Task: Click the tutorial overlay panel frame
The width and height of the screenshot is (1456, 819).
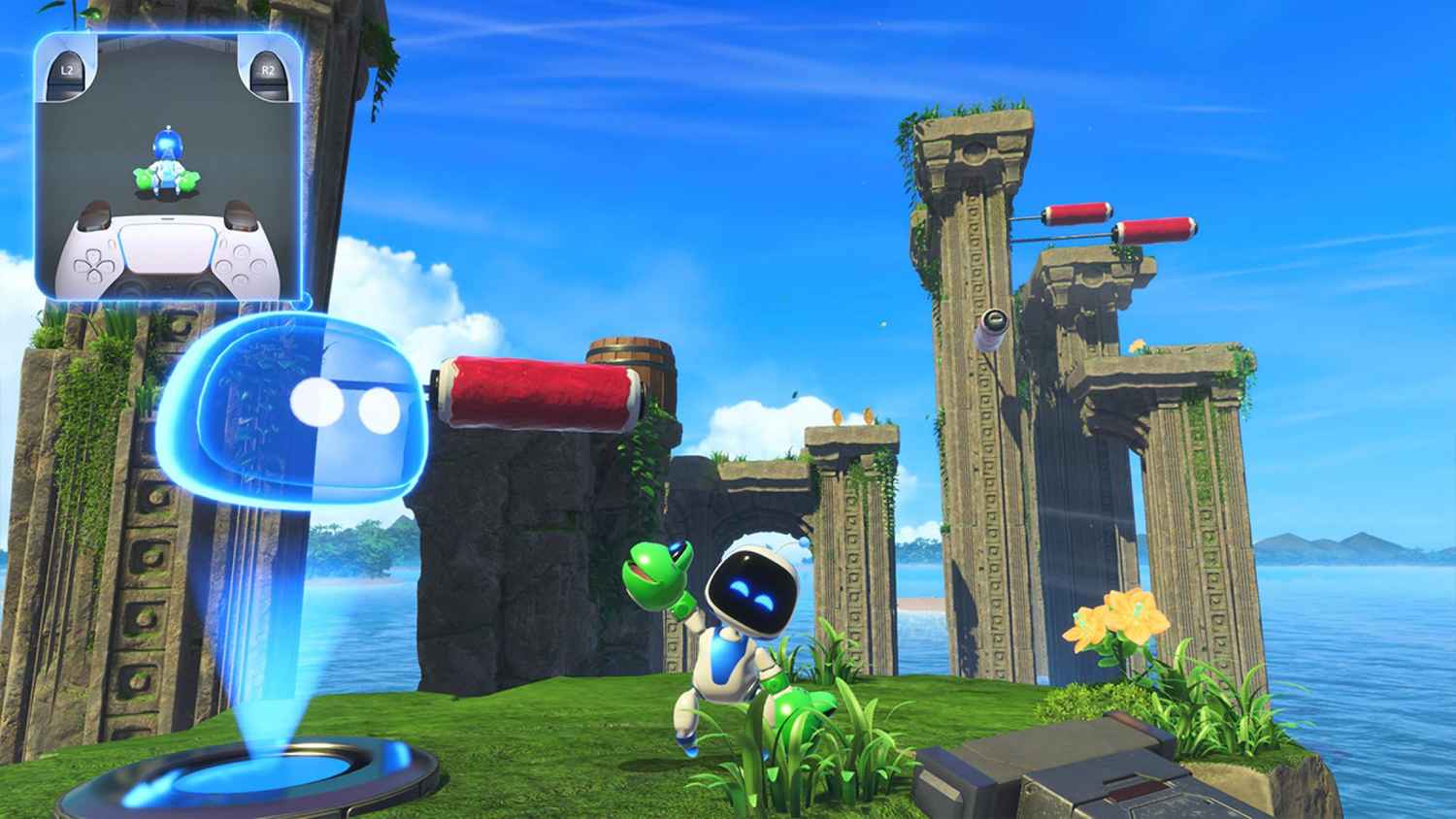Action: [x=168, y=36]
